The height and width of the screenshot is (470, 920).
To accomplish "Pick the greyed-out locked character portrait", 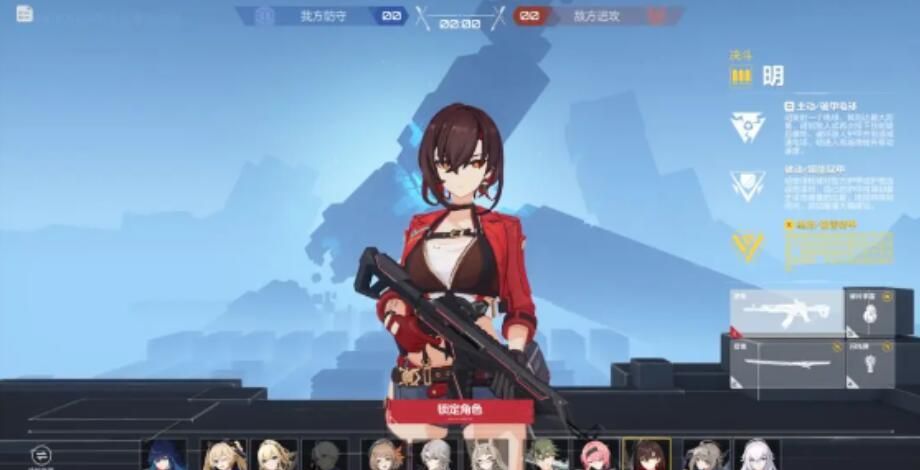I will click(325, 455).
